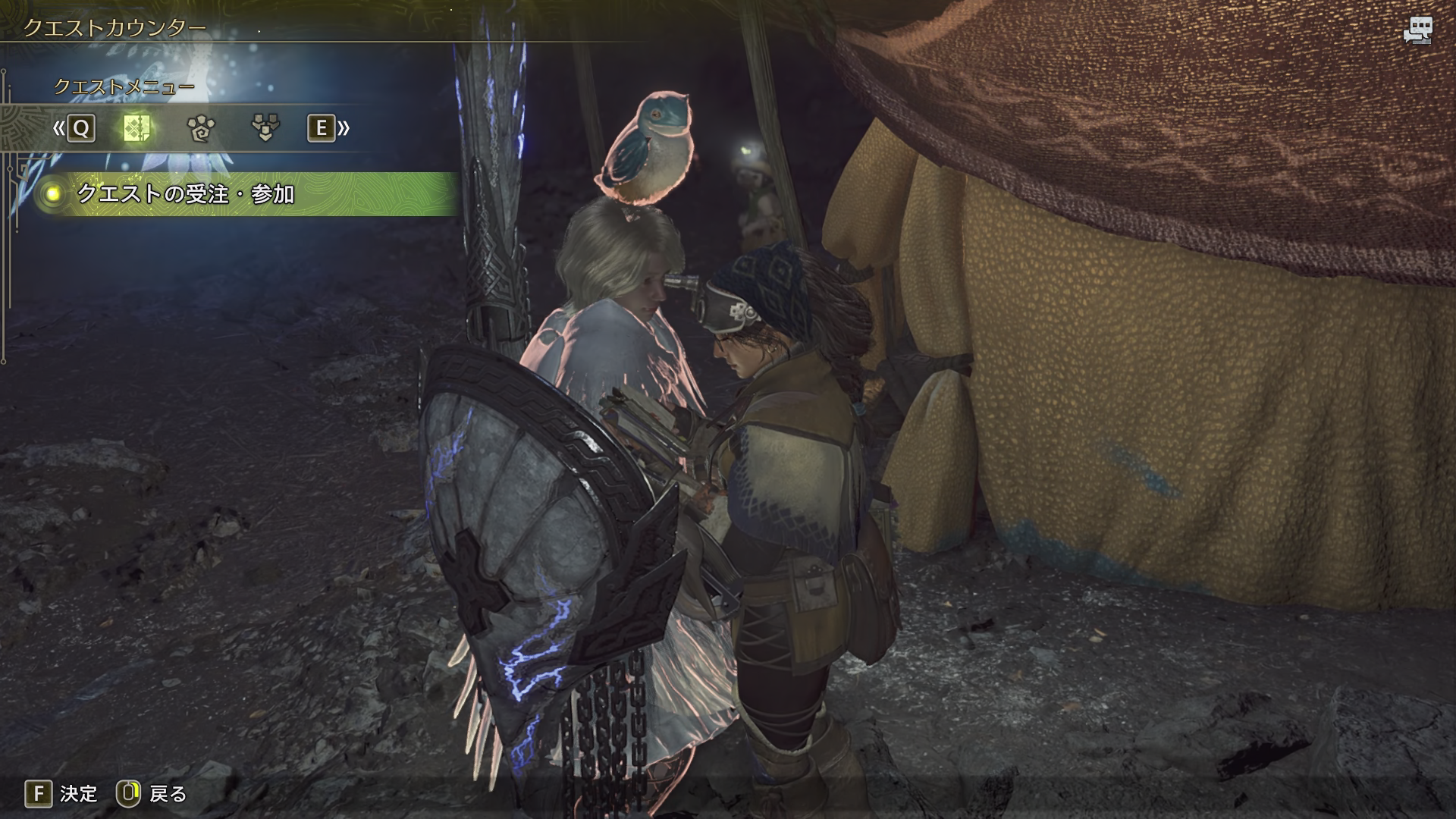Select クエストの受注・参加 menu entry
The height and width of the screenshot is (819, 1456).
click(x=186, y=194)
